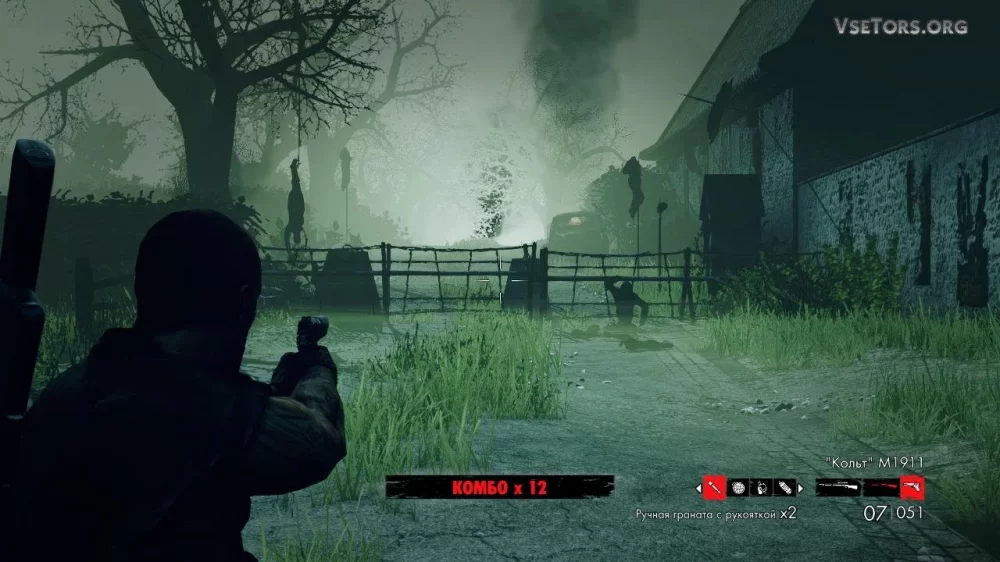The width and height of the screenshot is (1000, 562).
Task: Click the left arrow of item selector
Action: pyautogui.click(x=698, y=488)
